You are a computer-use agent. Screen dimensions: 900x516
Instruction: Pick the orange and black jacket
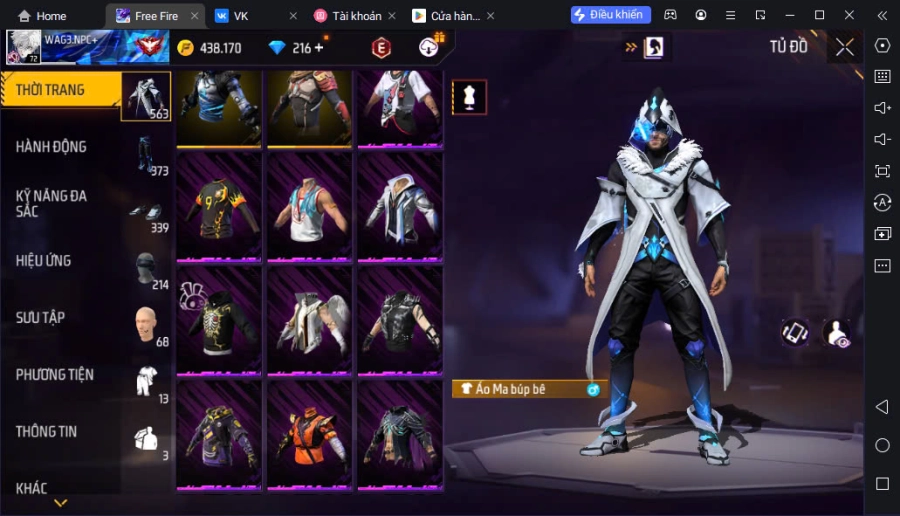pos(309,434)
